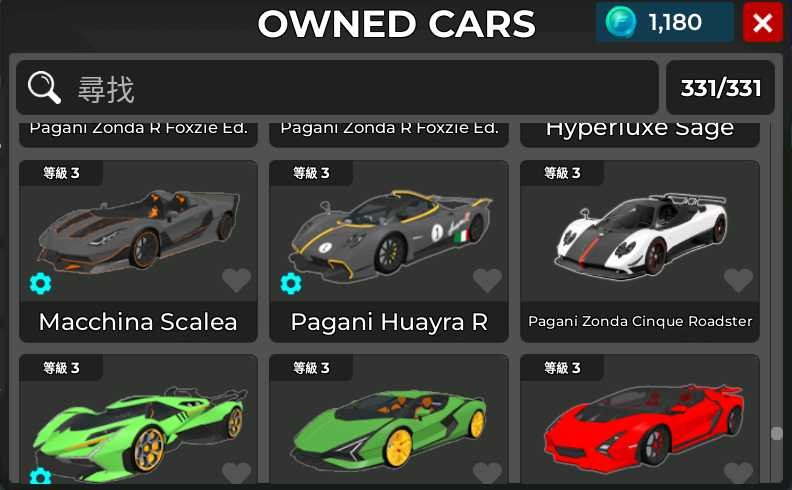The image size is (792, 490).
Task: Close the Owned Cars window
Action: pos(762,23)
